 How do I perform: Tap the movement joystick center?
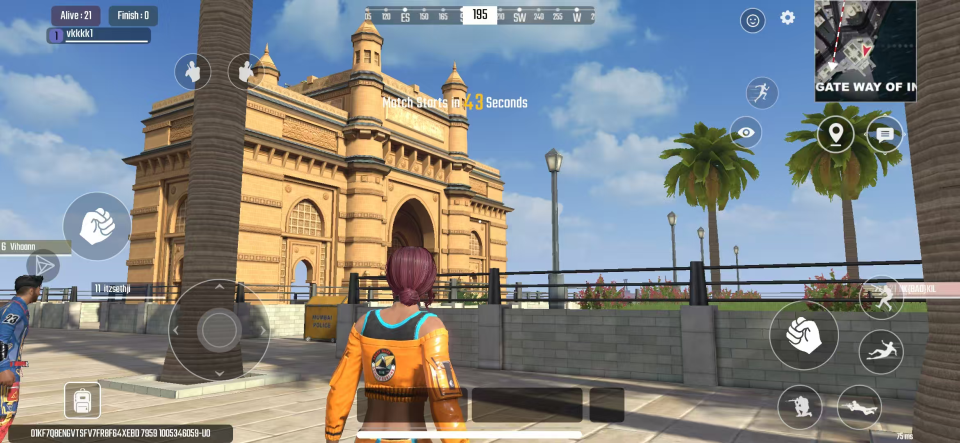point(218,329)
